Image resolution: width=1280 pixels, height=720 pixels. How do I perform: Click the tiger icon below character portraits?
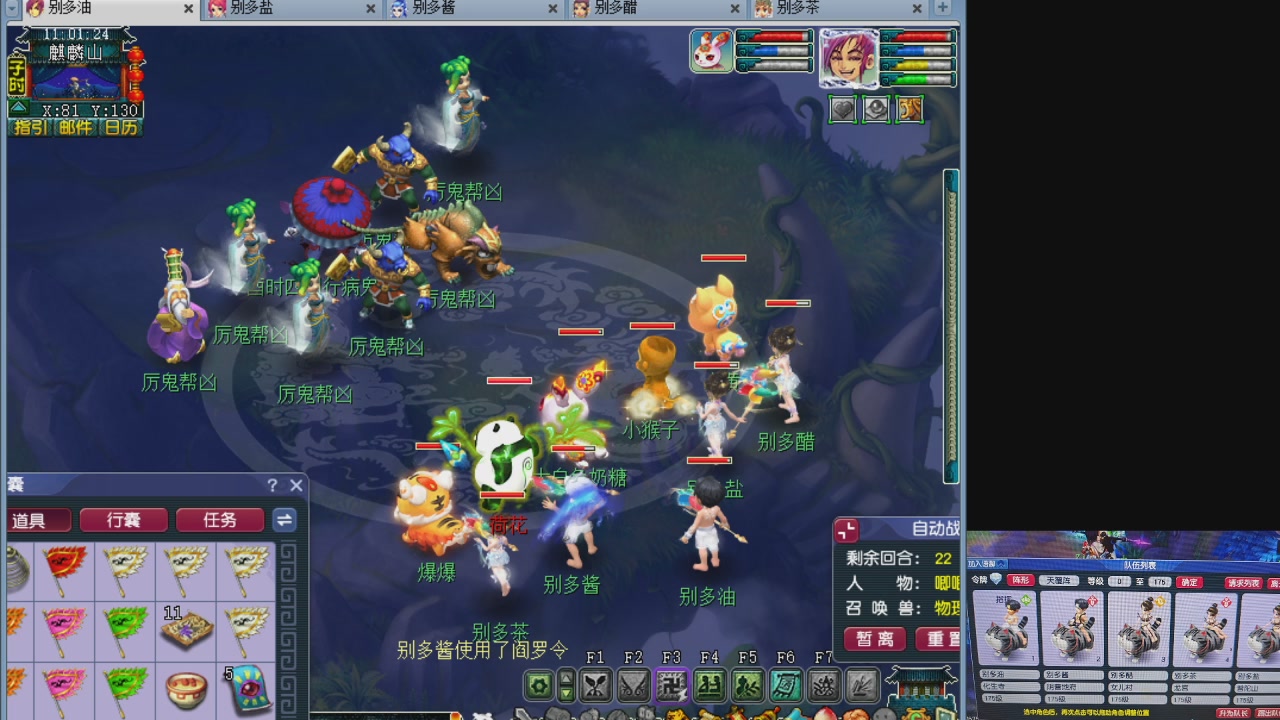pos(908,109)
